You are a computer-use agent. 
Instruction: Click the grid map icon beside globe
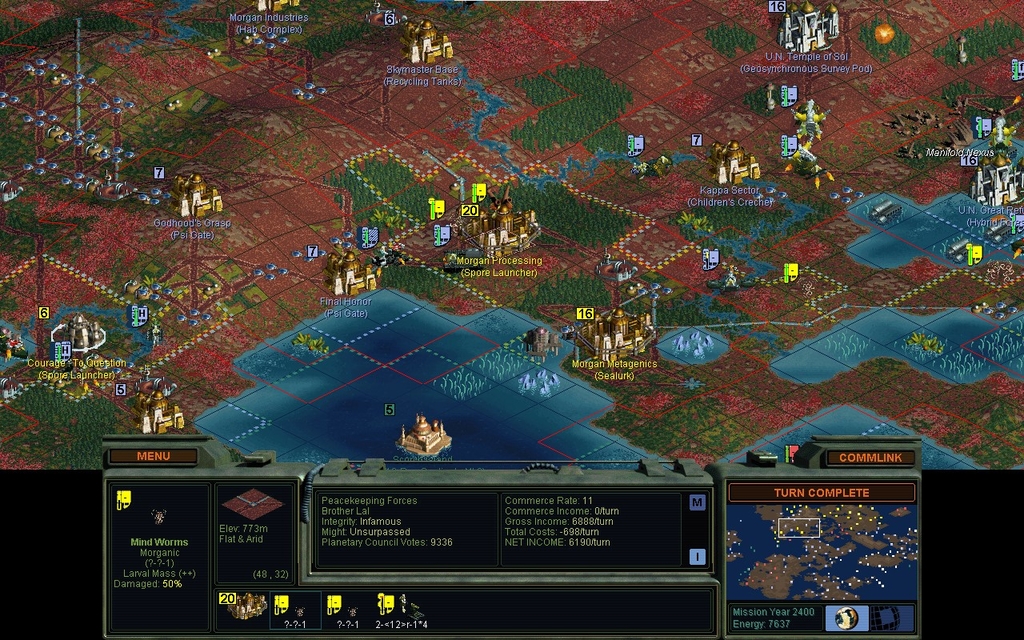point(885,617)
